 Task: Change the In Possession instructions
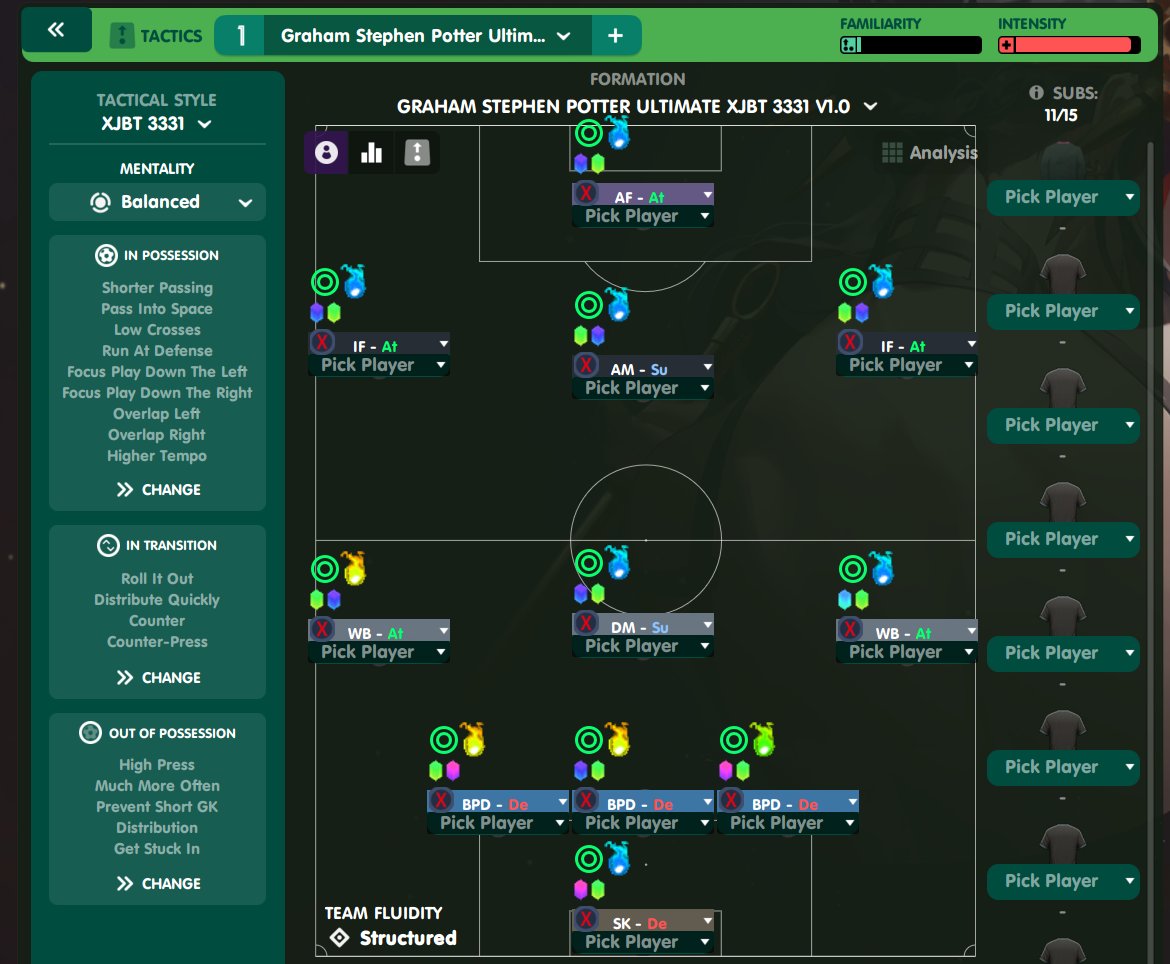[158, 489]
